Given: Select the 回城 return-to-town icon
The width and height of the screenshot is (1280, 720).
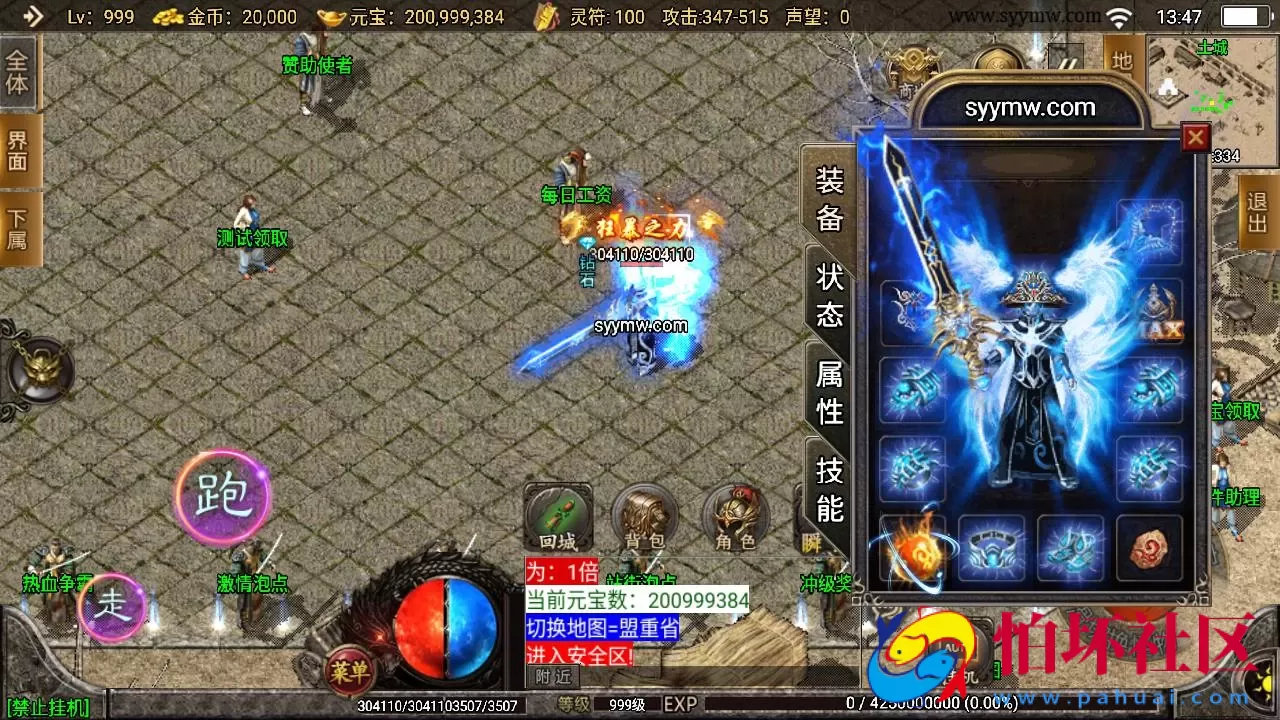Looking at the screenshot, I should coord(557,517).
